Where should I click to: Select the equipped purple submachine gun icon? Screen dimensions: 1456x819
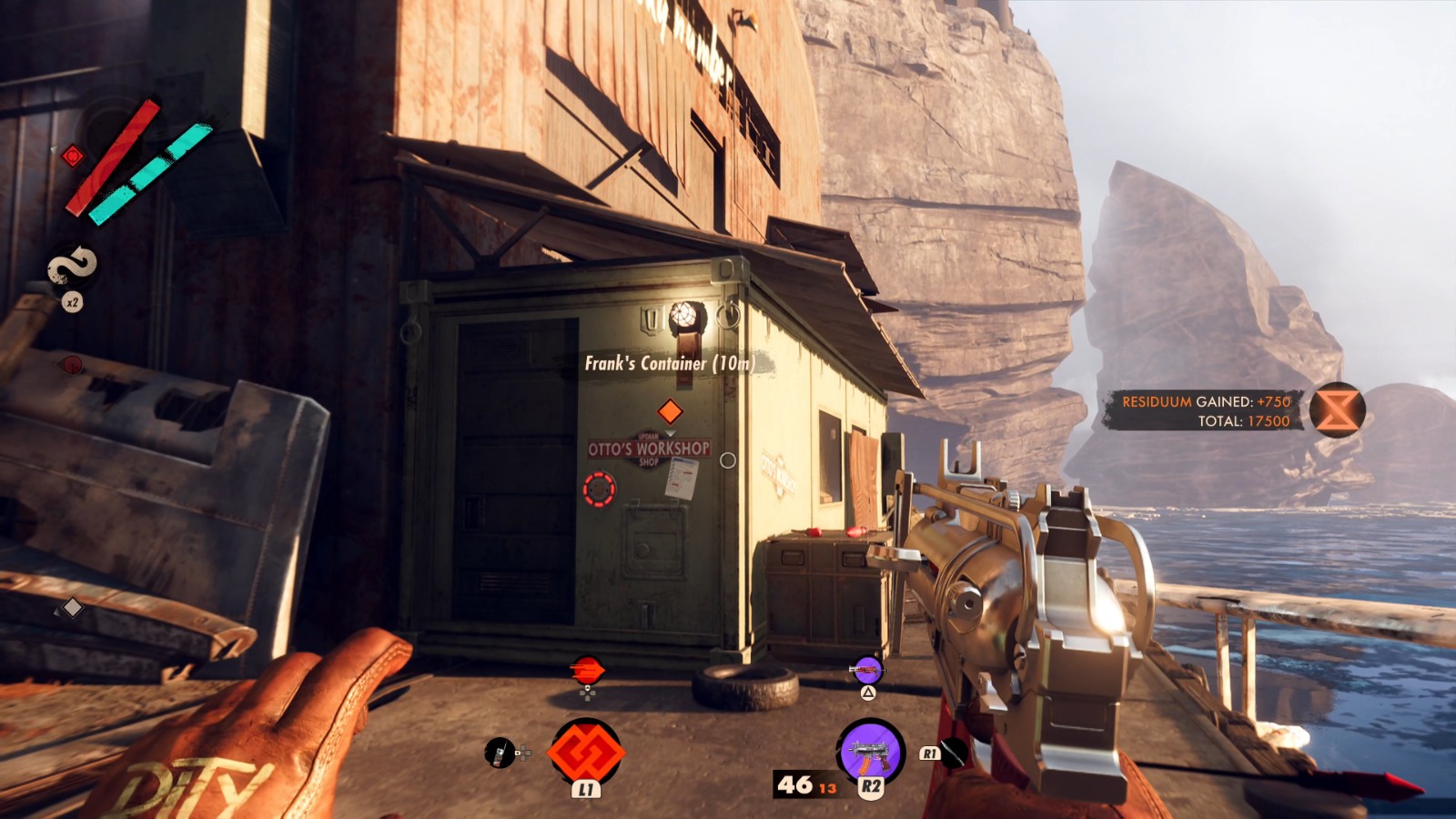click(870, 751)
